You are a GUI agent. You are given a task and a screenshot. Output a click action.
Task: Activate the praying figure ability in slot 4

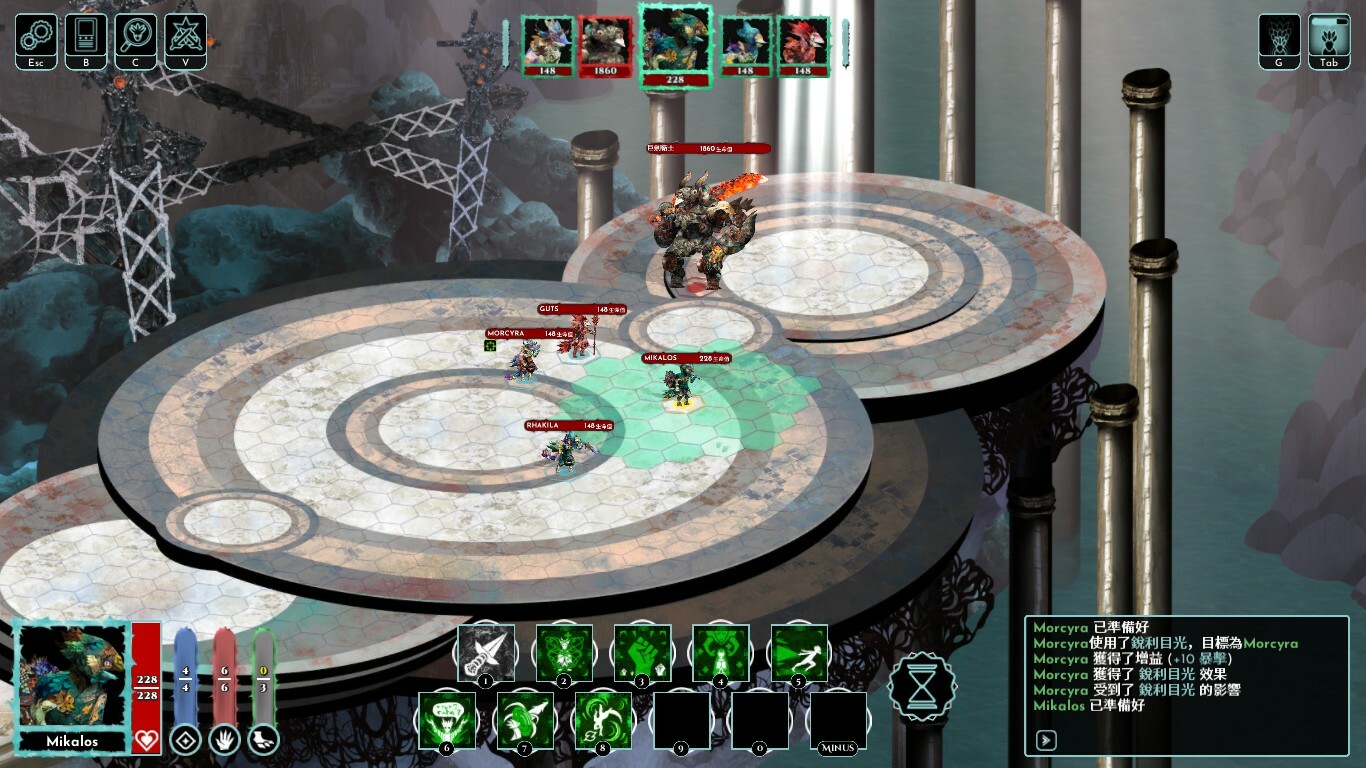[x=720, y=652]
